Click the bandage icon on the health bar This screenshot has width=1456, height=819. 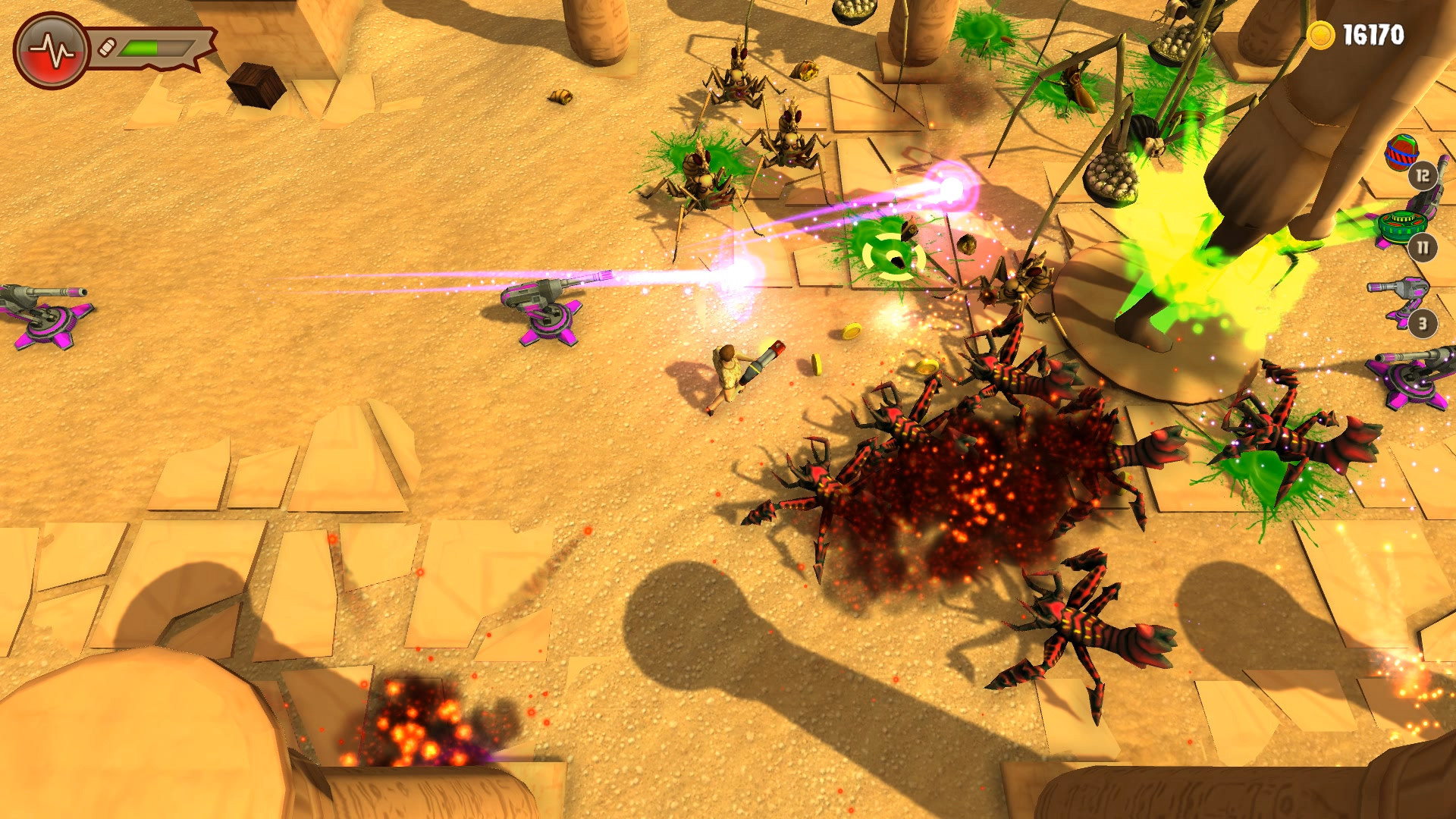[x=106, y=45]
